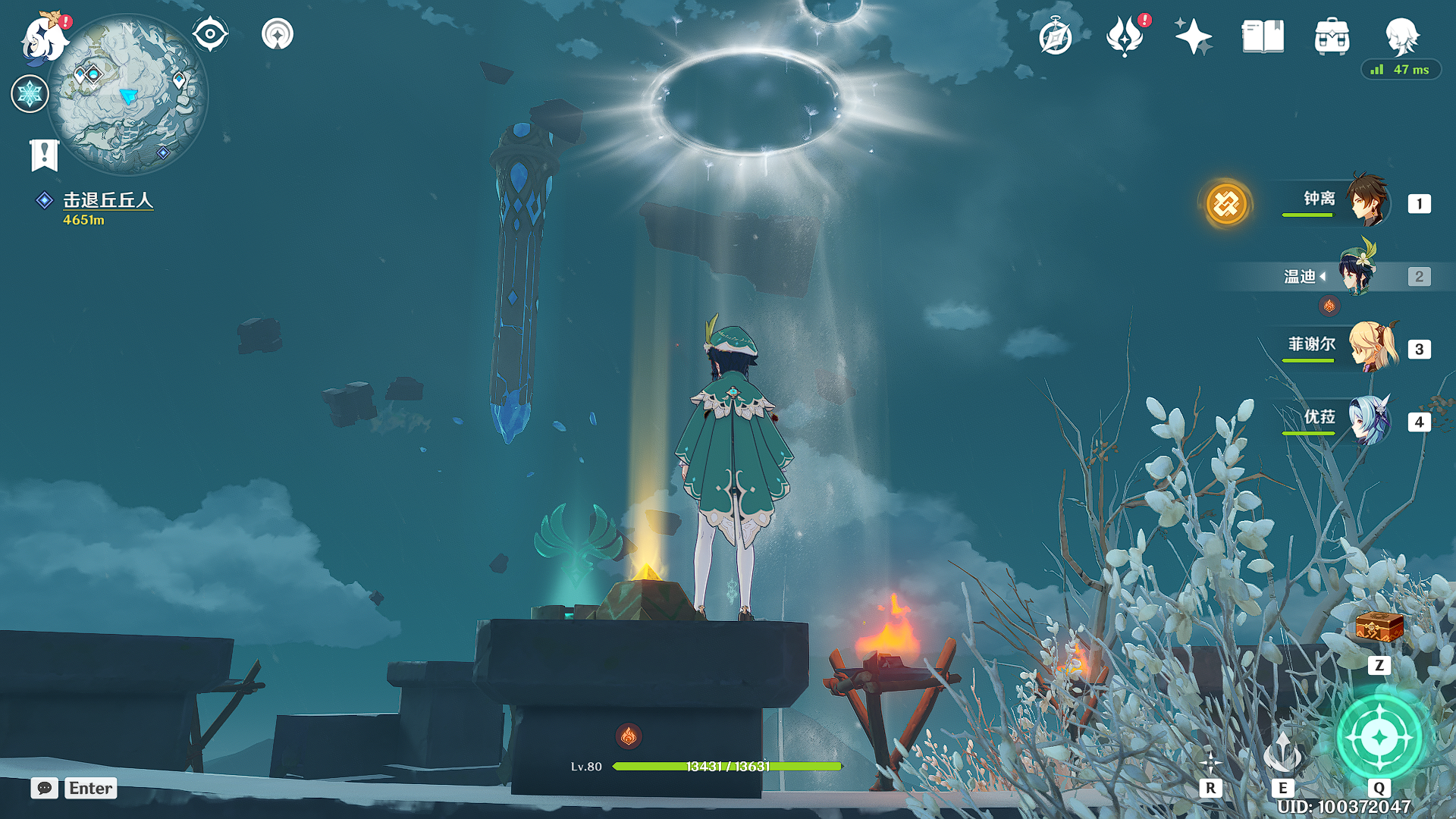Open the character screen icon
Viewport: 1456px width, 819px height.
[1401, 36]
